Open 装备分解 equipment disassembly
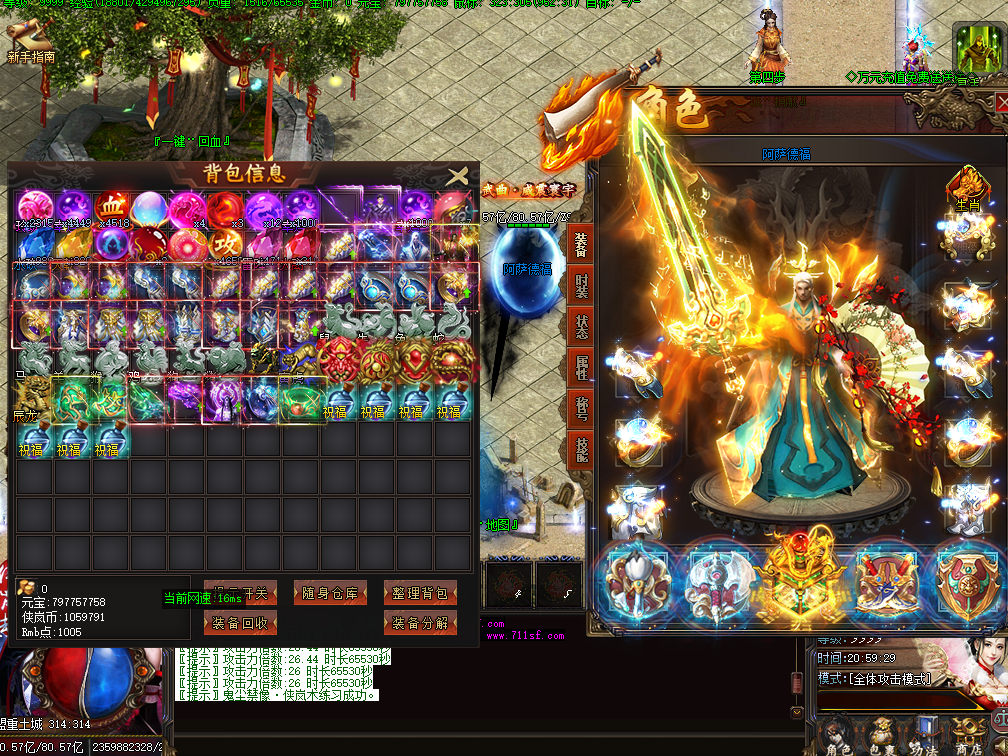This screenshot has width=1008, height=756. tap(420, 623)
